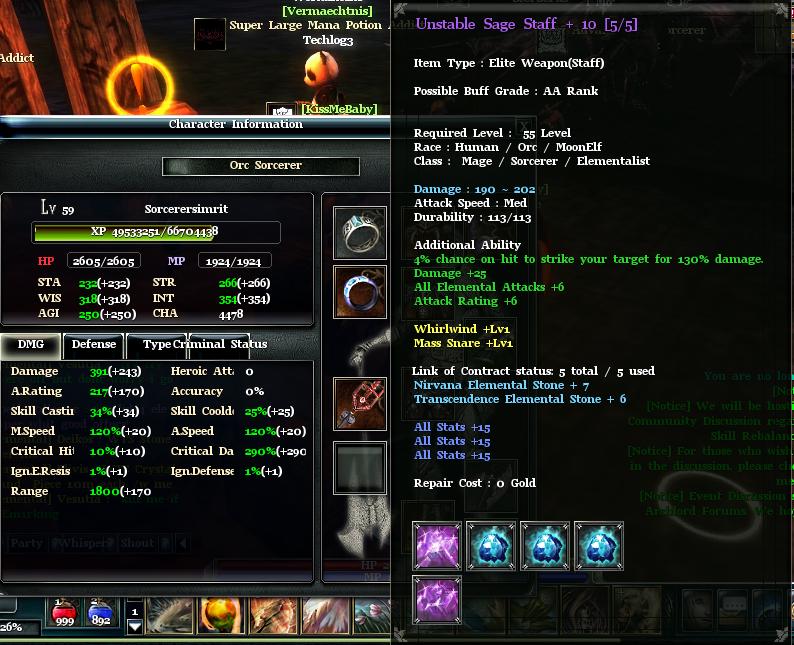The image size is (794, 645).
Task: Select the silver ring equipment slot
Action: pos(360,232)
